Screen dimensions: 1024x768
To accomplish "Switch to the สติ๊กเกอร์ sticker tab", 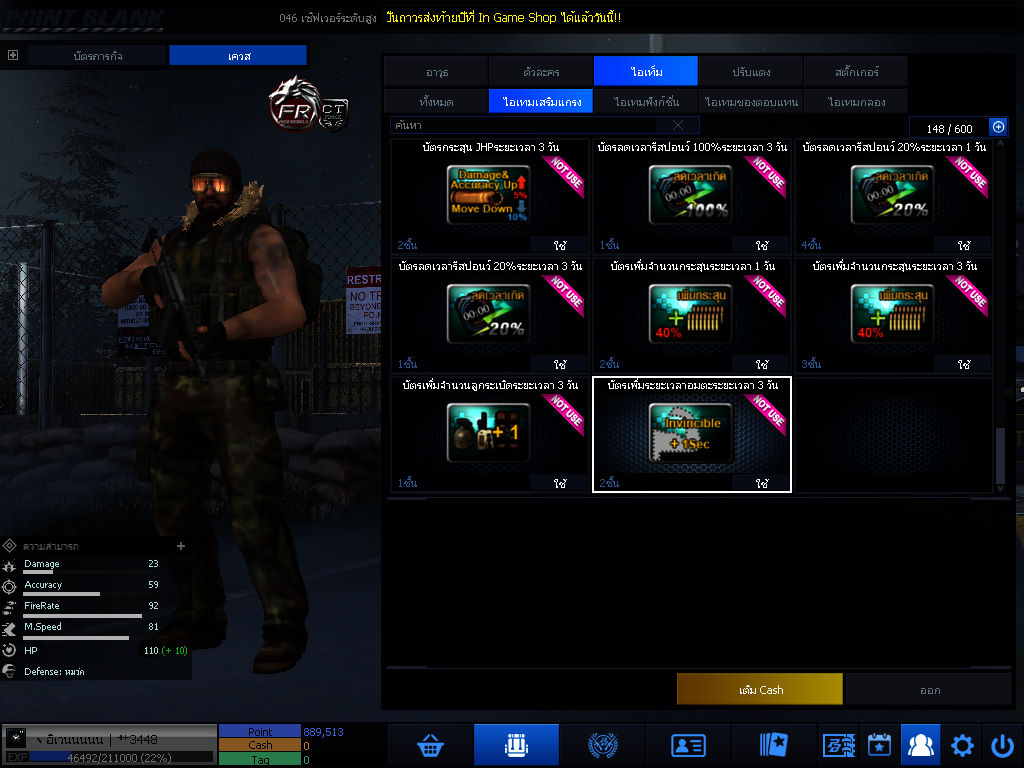I will 856,72.
